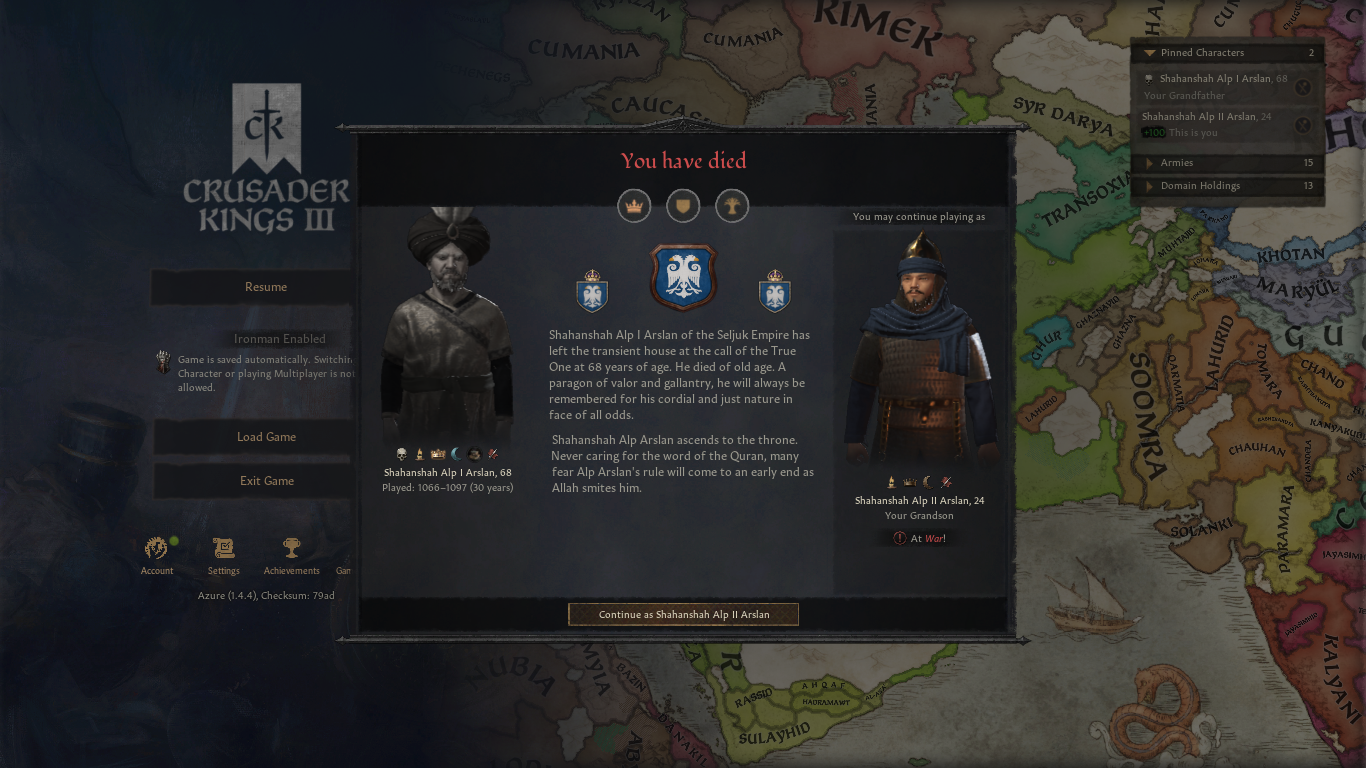Unpin Shahanshah Alp II Arslan from the pinned list
The image size is (1366, 776).
click(x=1303, y=125)
